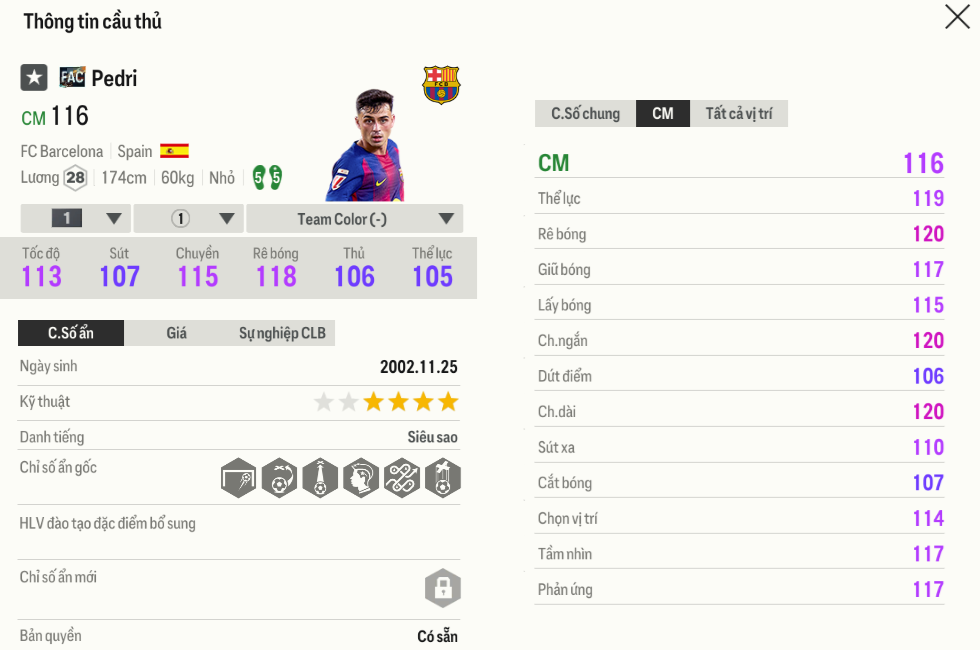Image resolution: width=980 pixels, height=650 pixels.
Task: Select the first hidden trait hexagon icon
Action: click(x=239, y=479)
